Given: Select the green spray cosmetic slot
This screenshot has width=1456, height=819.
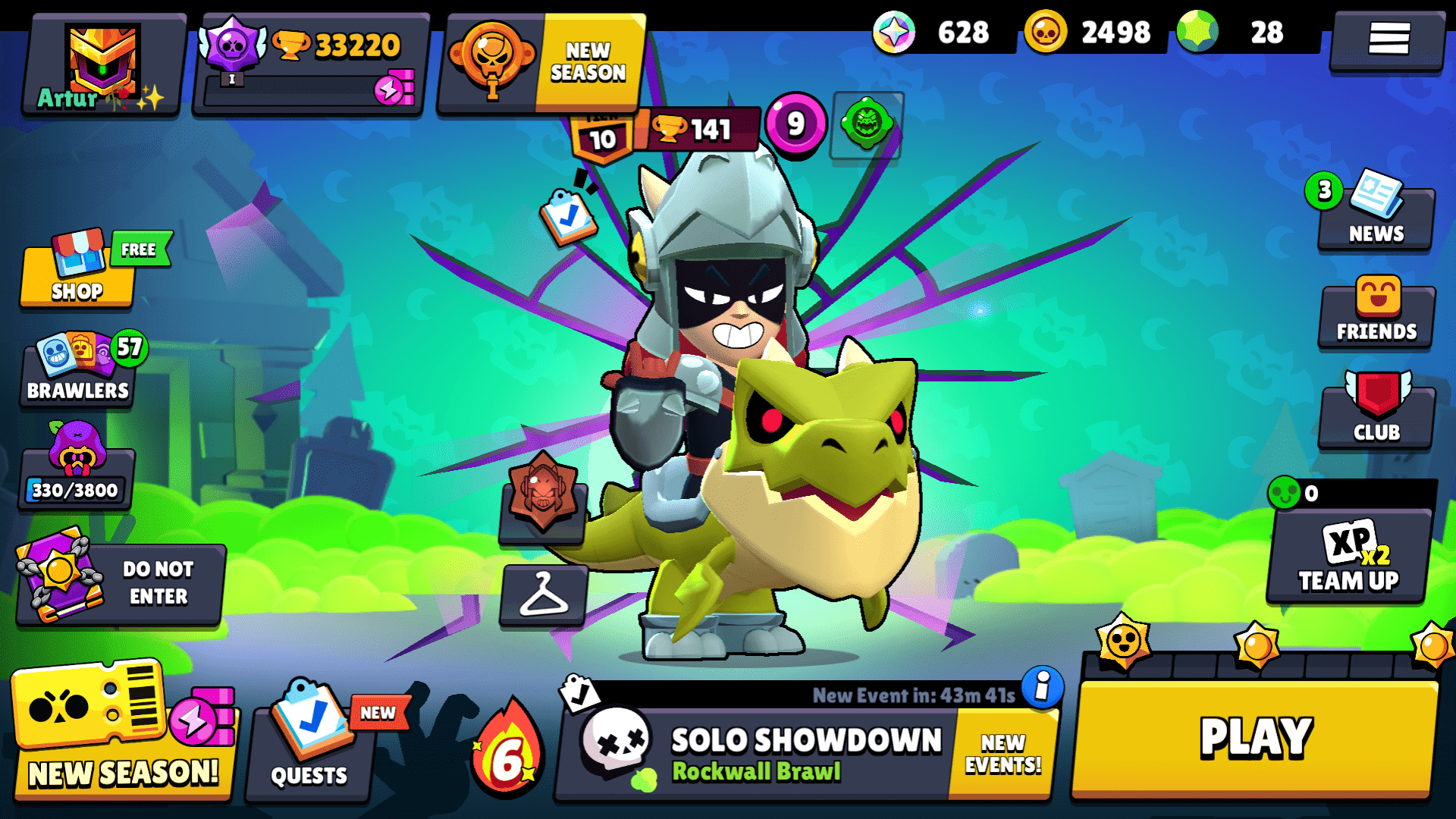Looking at the screenshot, I should tap(868, 125).
